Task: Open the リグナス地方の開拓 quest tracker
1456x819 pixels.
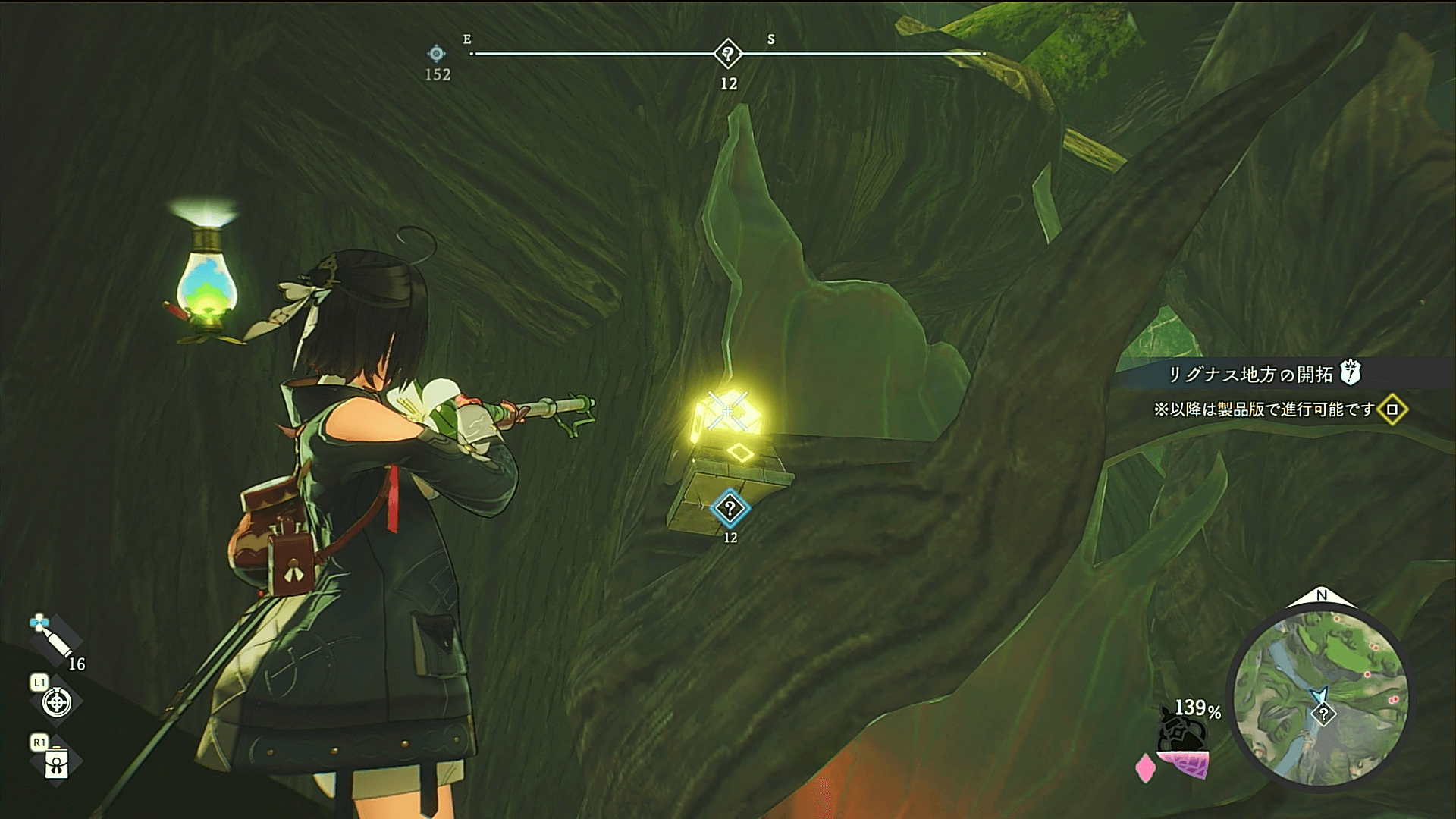Action: pos(1250,374)
